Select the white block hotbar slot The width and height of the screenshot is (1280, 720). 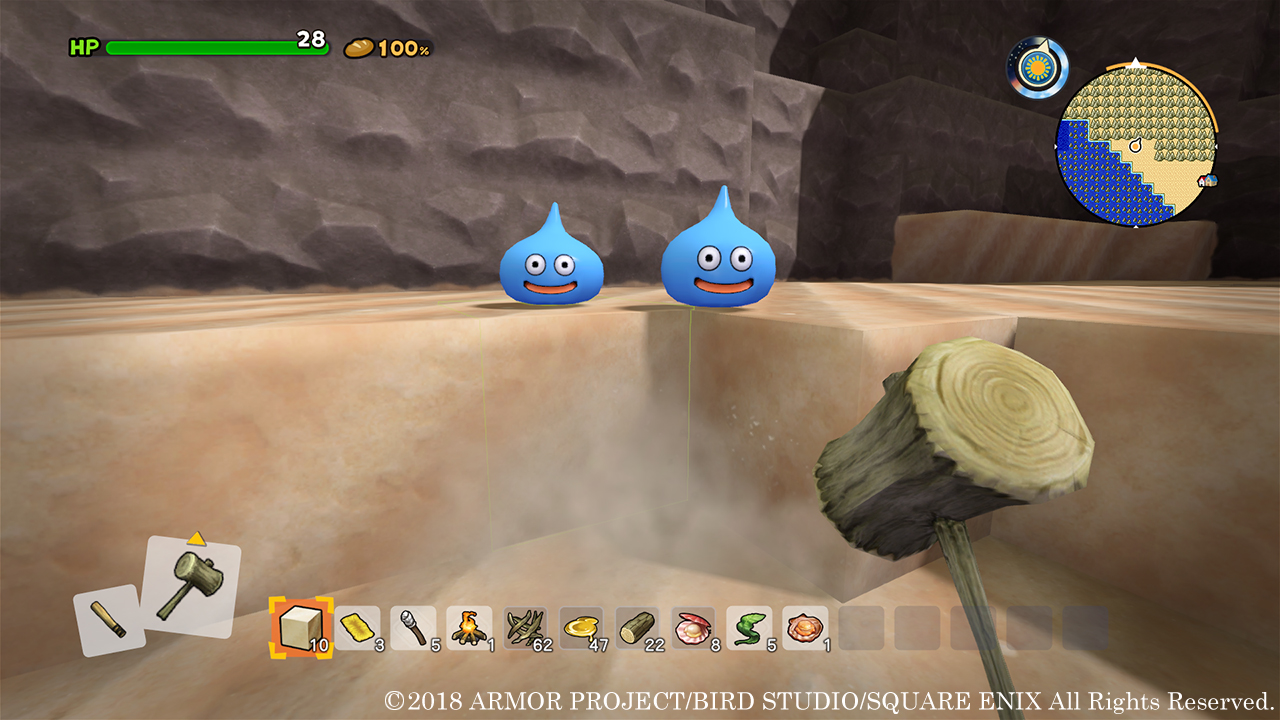pyautogui.click(x=297, y=628)
